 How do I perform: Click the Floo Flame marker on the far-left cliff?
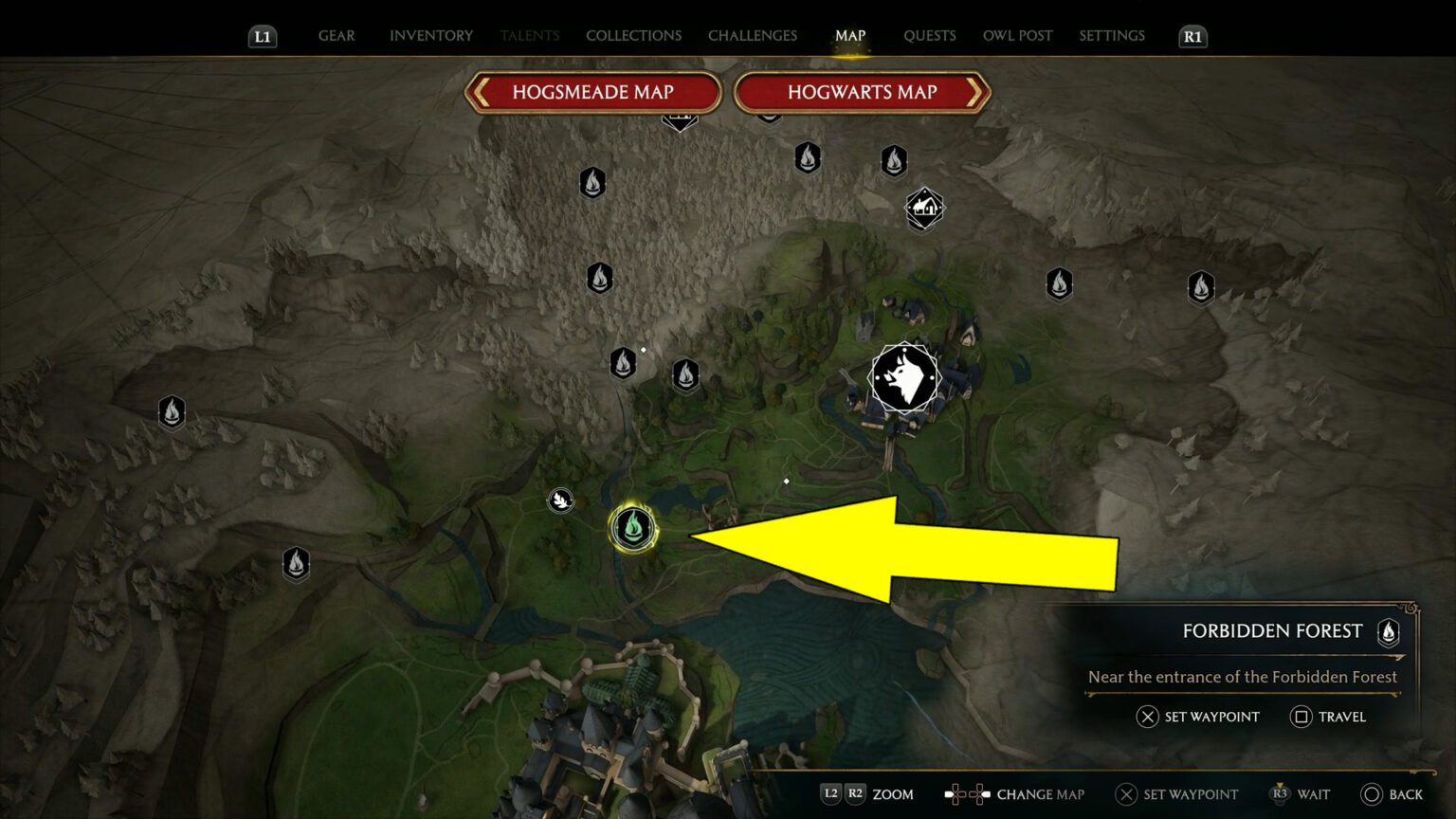click(172, 412)
